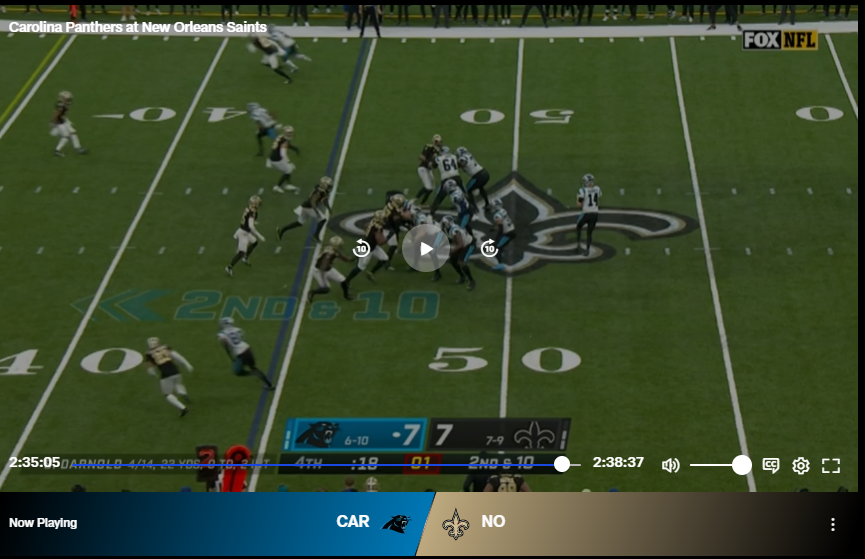Skip forward 10 seconds
Screen dimensions: 865x559
490,248
